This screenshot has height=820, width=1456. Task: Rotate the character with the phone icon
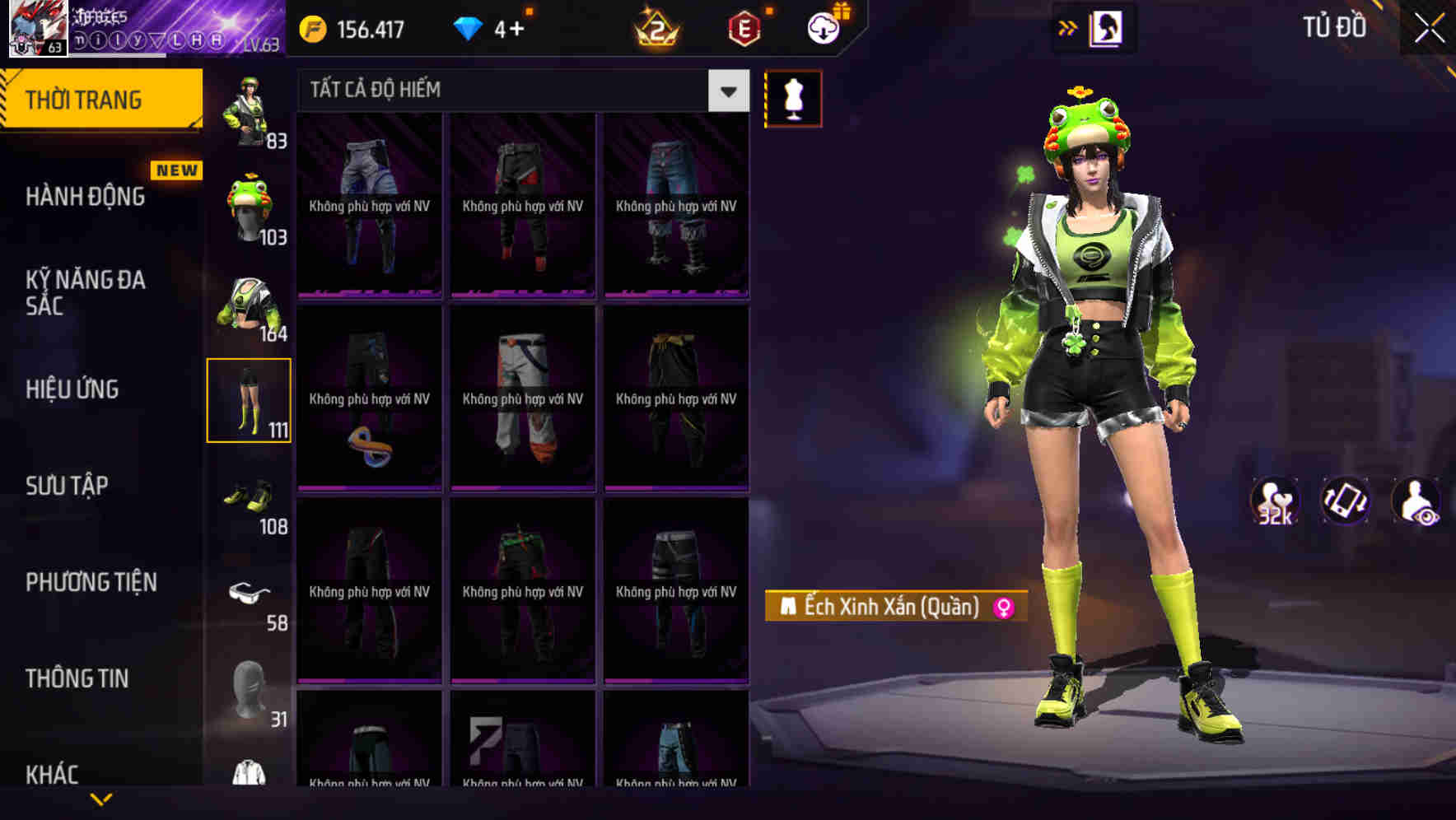(x=1342, y=501)
